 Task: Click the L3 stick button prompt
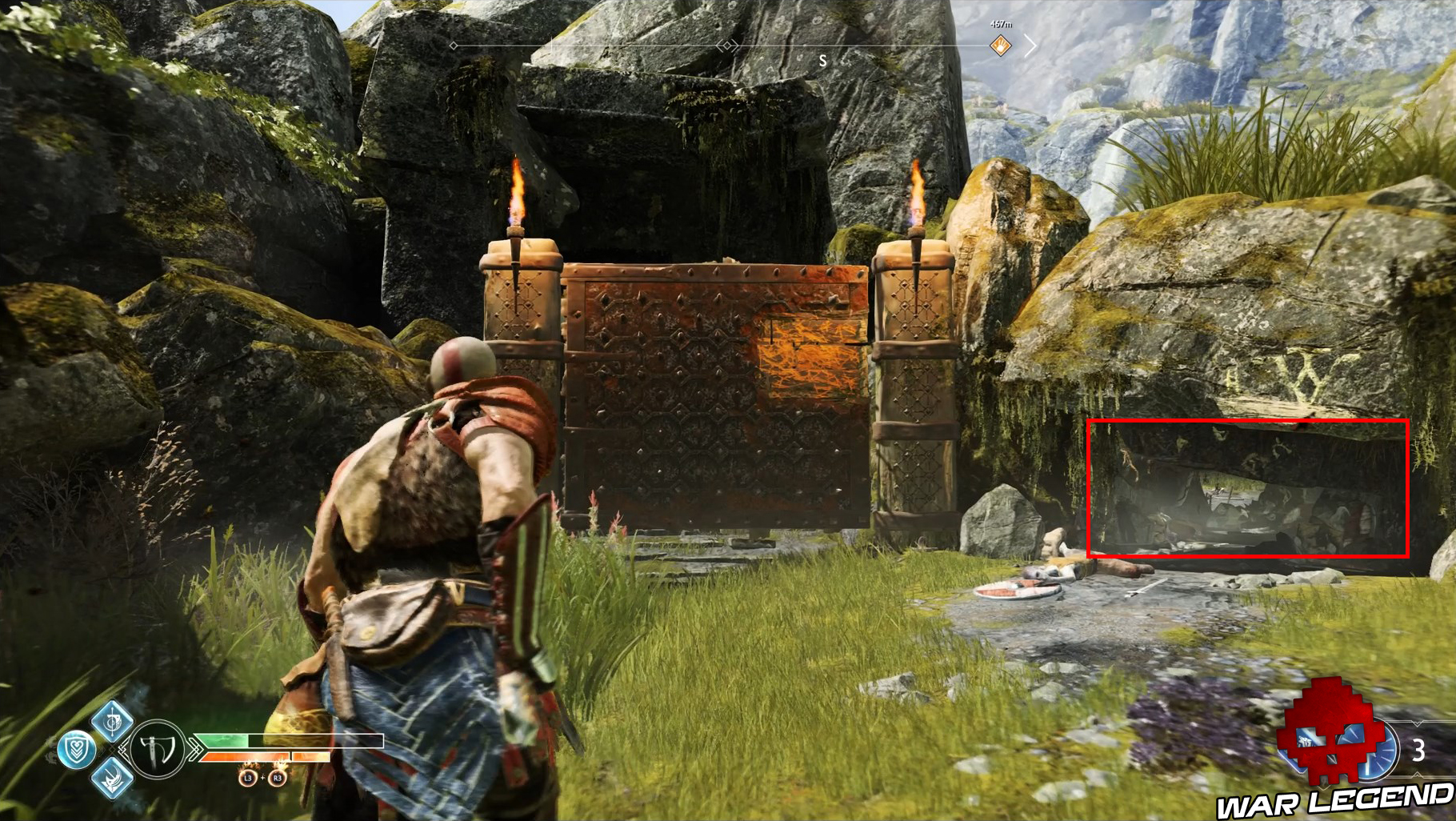(x=247, y=778)
